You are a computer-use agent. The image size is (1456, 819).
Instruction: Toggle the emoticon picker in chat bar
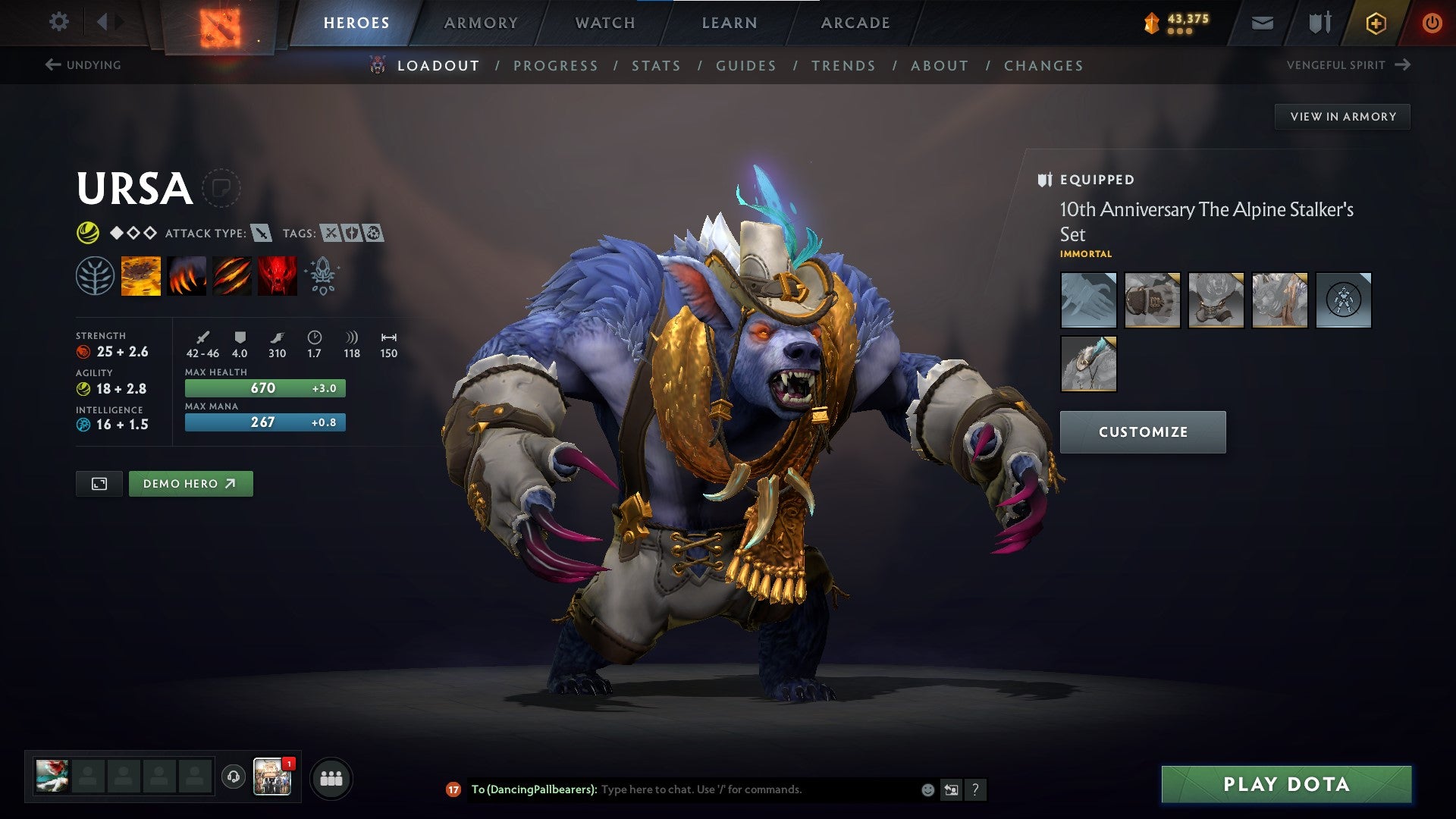coord(927,789)
